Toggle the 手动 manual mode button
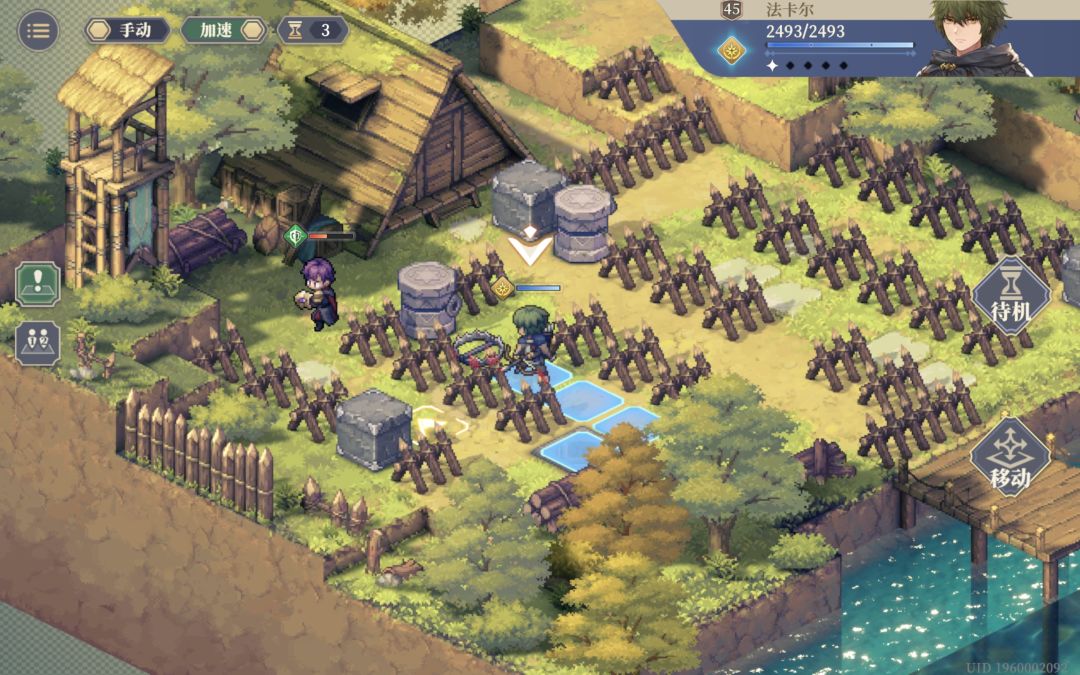Image resolution: width=1080 pixels, height=675 pixels. pyautogui.click(x=127, y=30)
